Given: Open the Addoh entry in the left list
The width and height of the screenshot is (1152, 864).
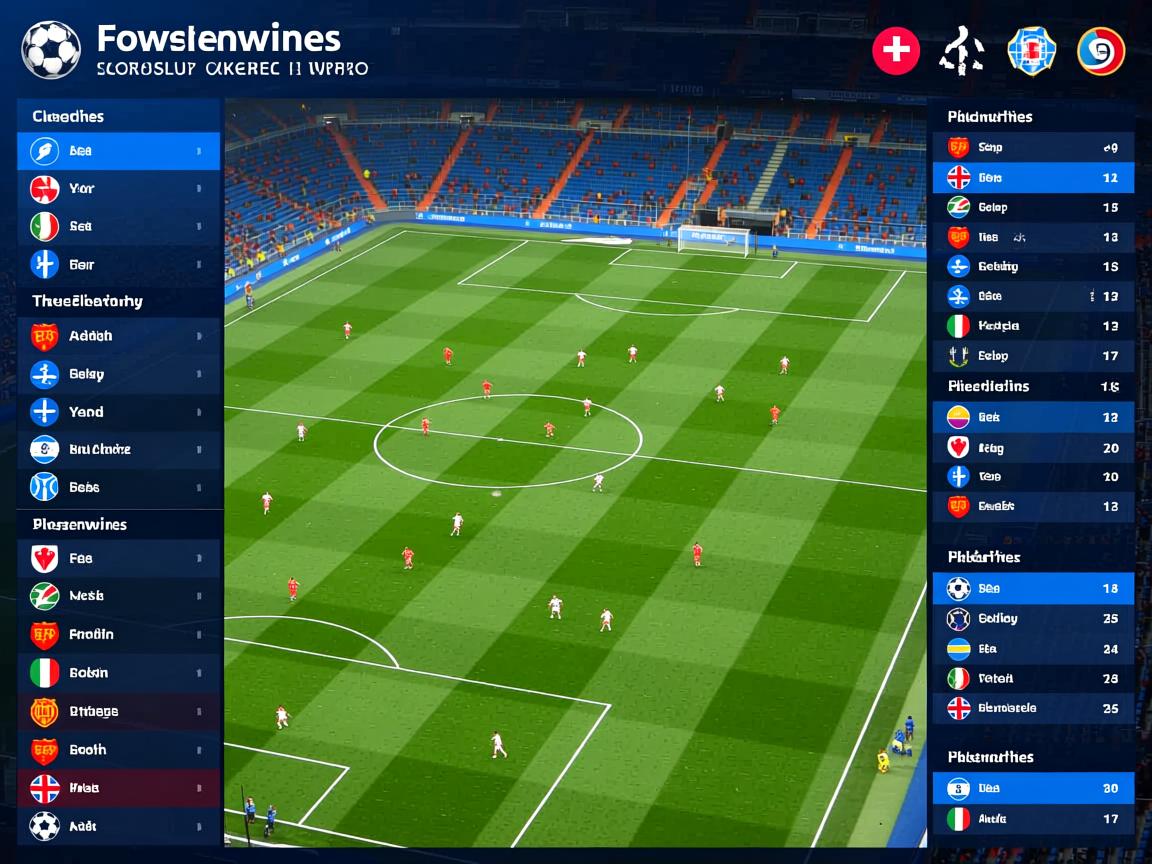Looking at the screenshot, I should pyautogui.click(x=118, y=336).
